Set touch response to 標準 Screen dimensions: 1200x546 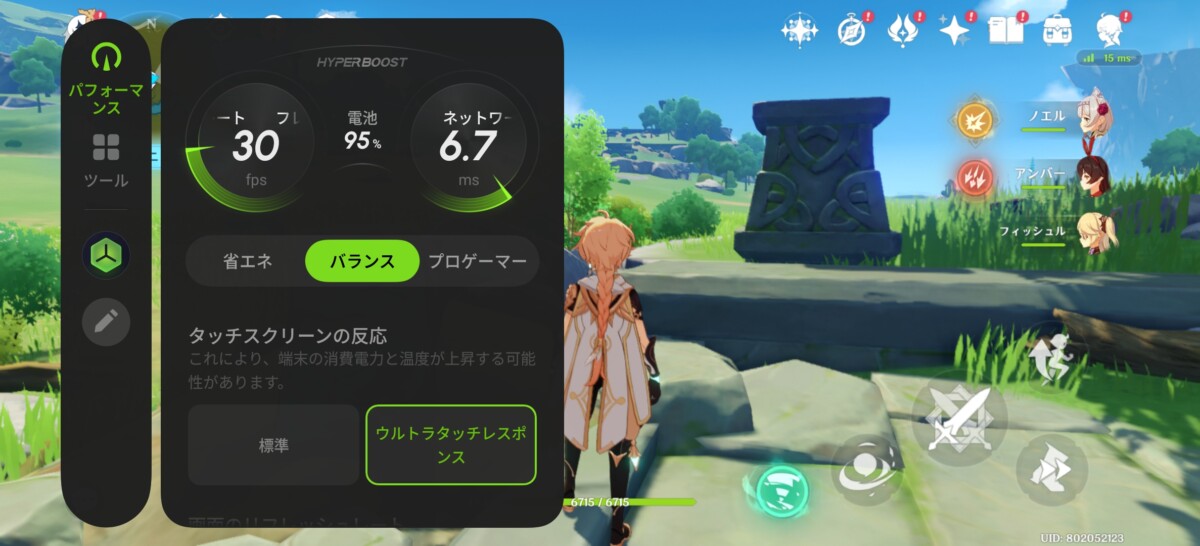(273, 445)
